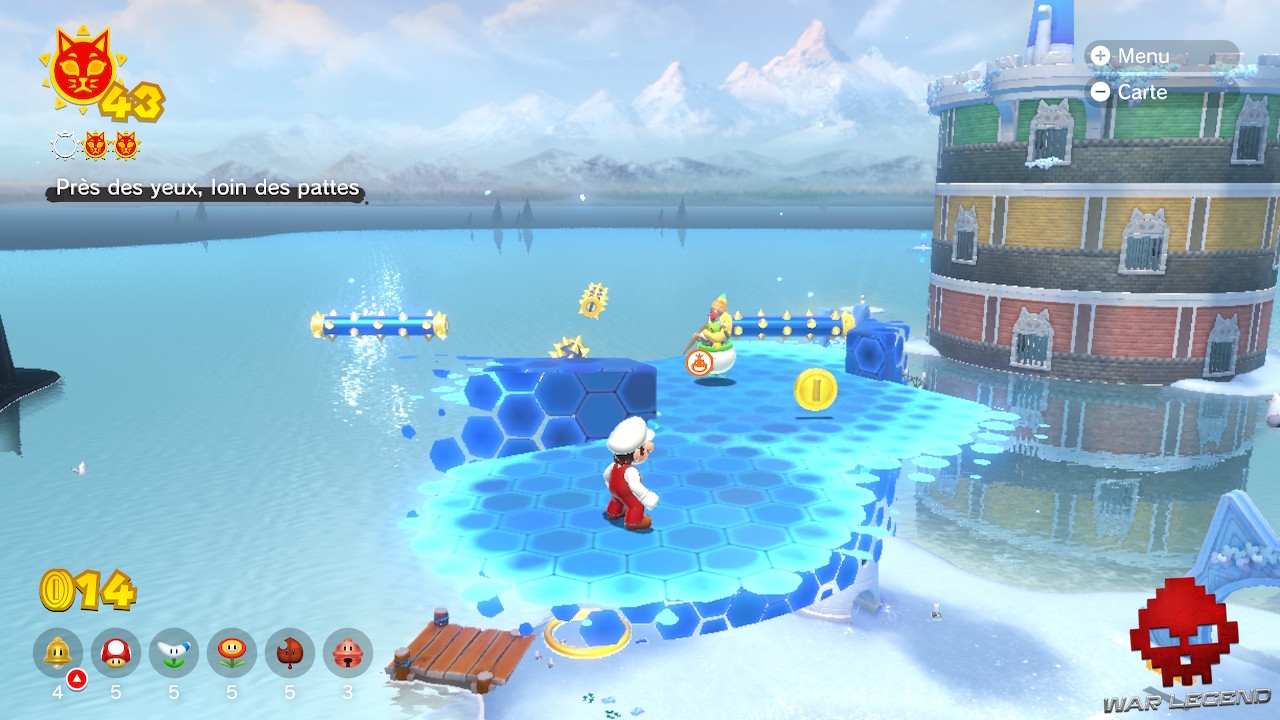Image resolution: width=1280 pixels, height=720 pixels.
Task: Click the Cat Shine sun icon
Action: [81, 69]
